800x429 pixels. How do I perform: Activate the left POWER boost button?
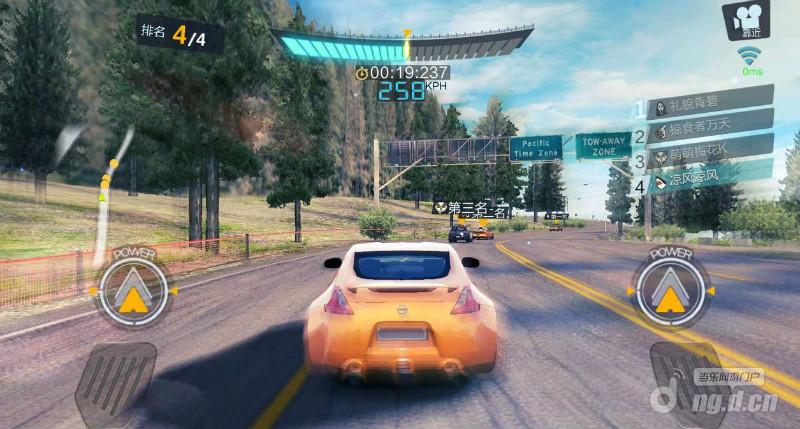(x=130, y=291)
